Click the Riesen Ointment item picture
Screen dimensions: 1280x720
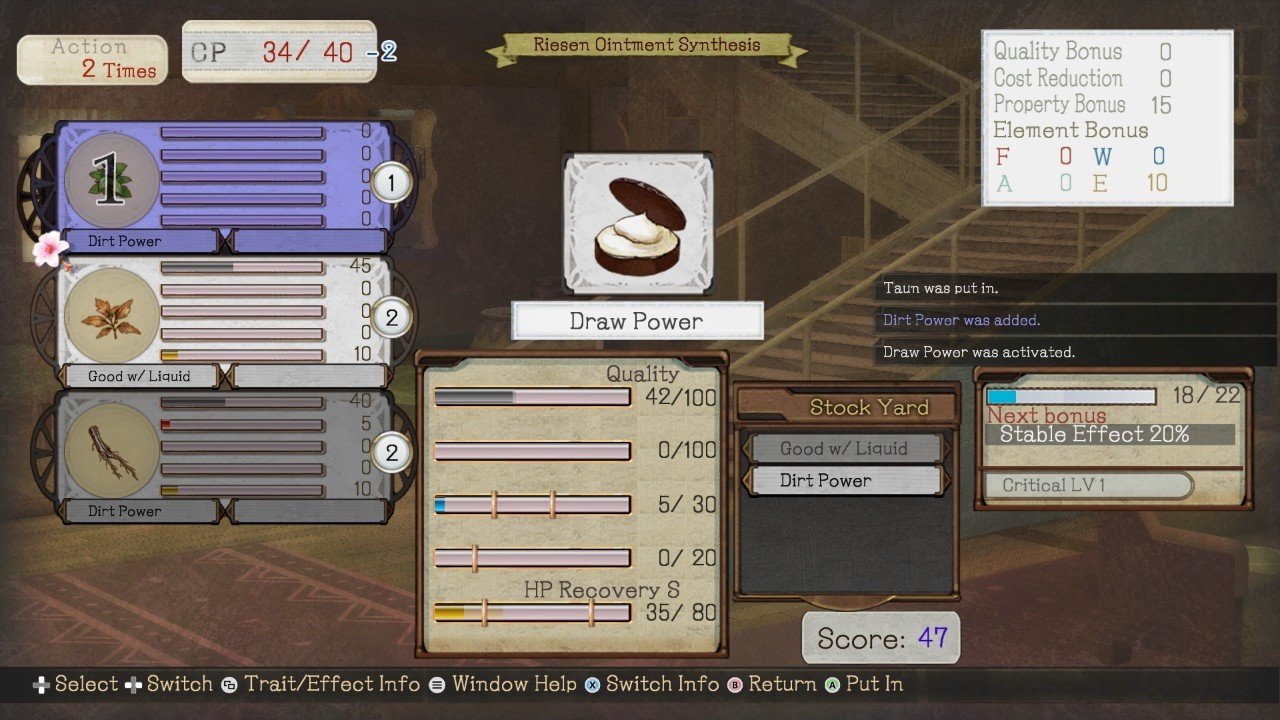coord(638,220)
